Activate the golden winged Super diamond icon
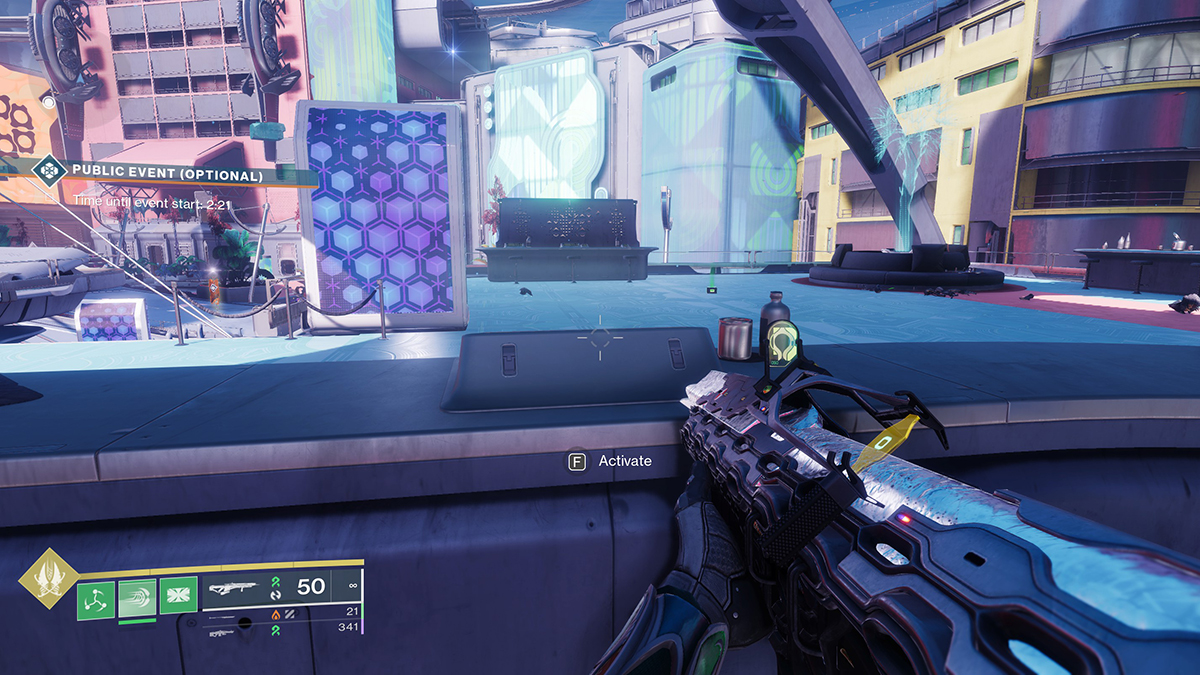 [x=46, y=578]
